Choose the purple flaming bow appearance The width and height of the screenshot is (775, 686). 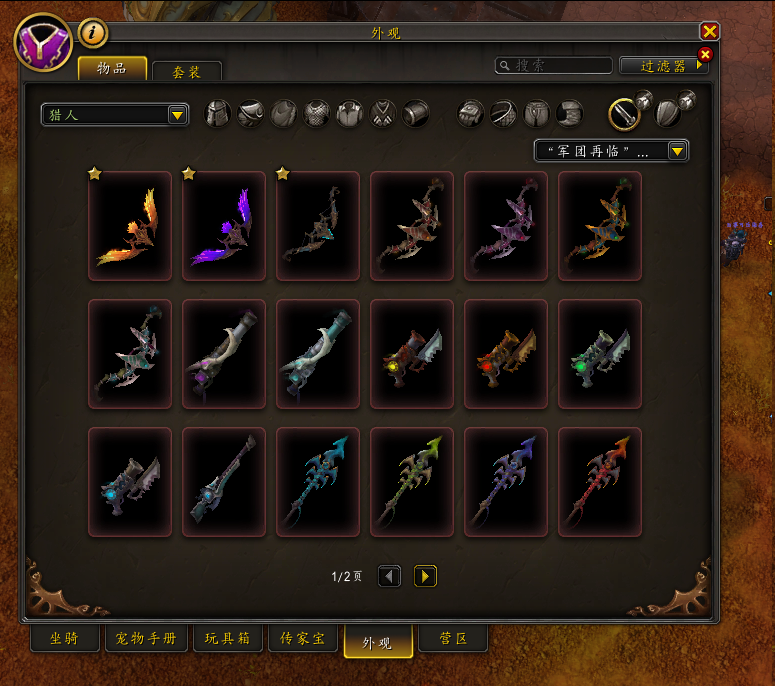(224, 226)
